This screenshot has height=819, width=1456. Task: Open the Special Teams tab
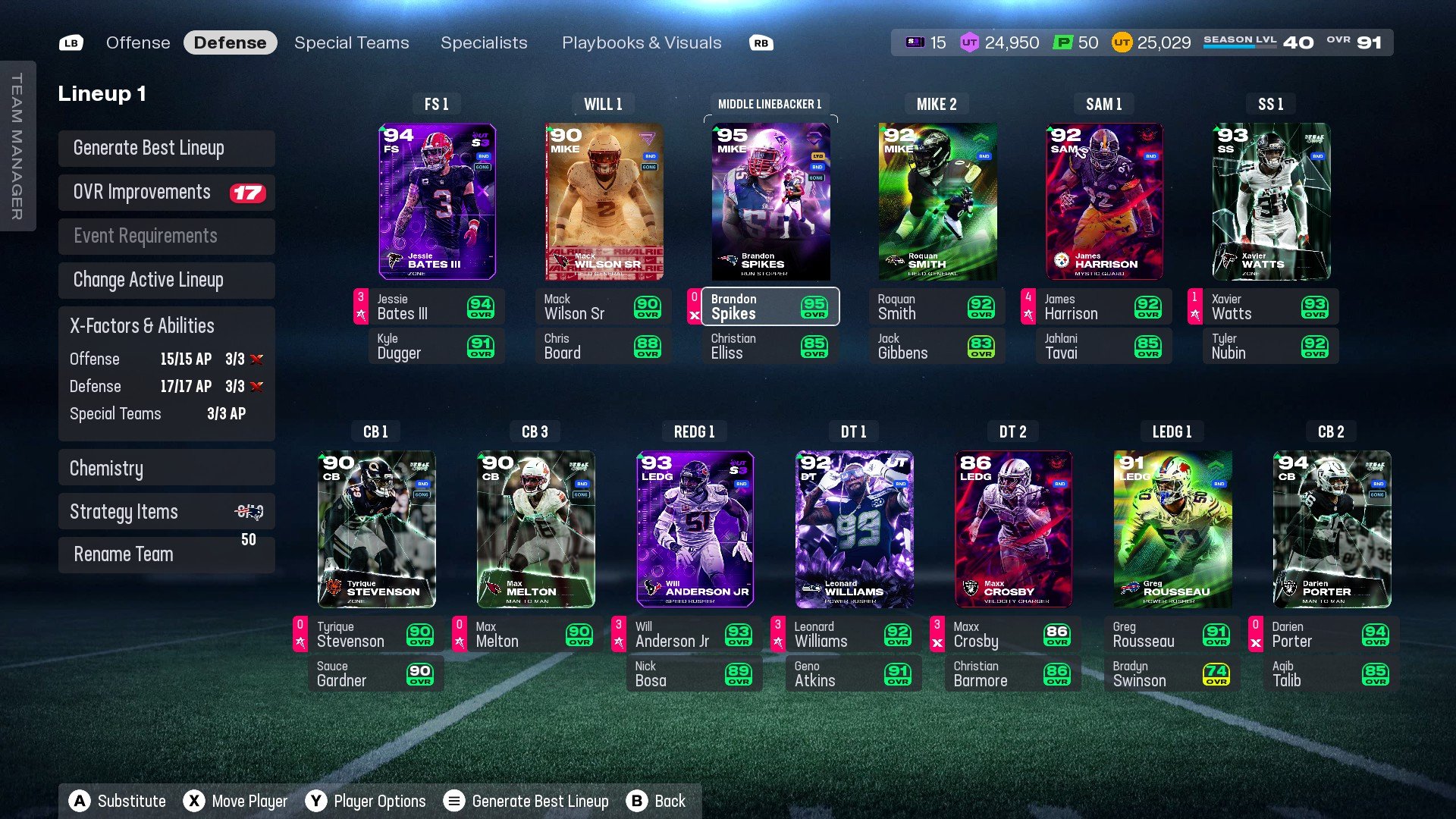[x=351, y=43]
